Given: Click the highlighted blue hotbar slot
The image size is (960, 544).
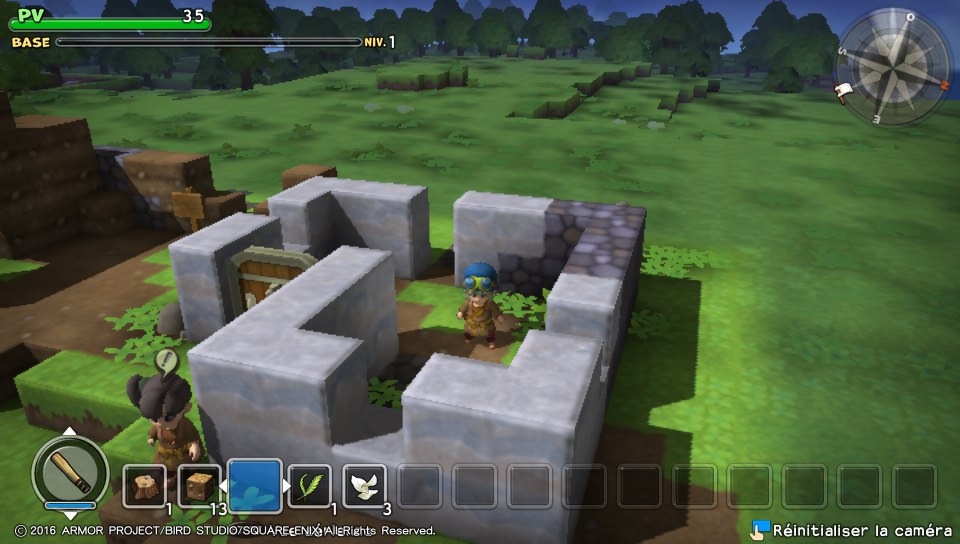Looking at the screenshot, I should (x=254, y=486).
